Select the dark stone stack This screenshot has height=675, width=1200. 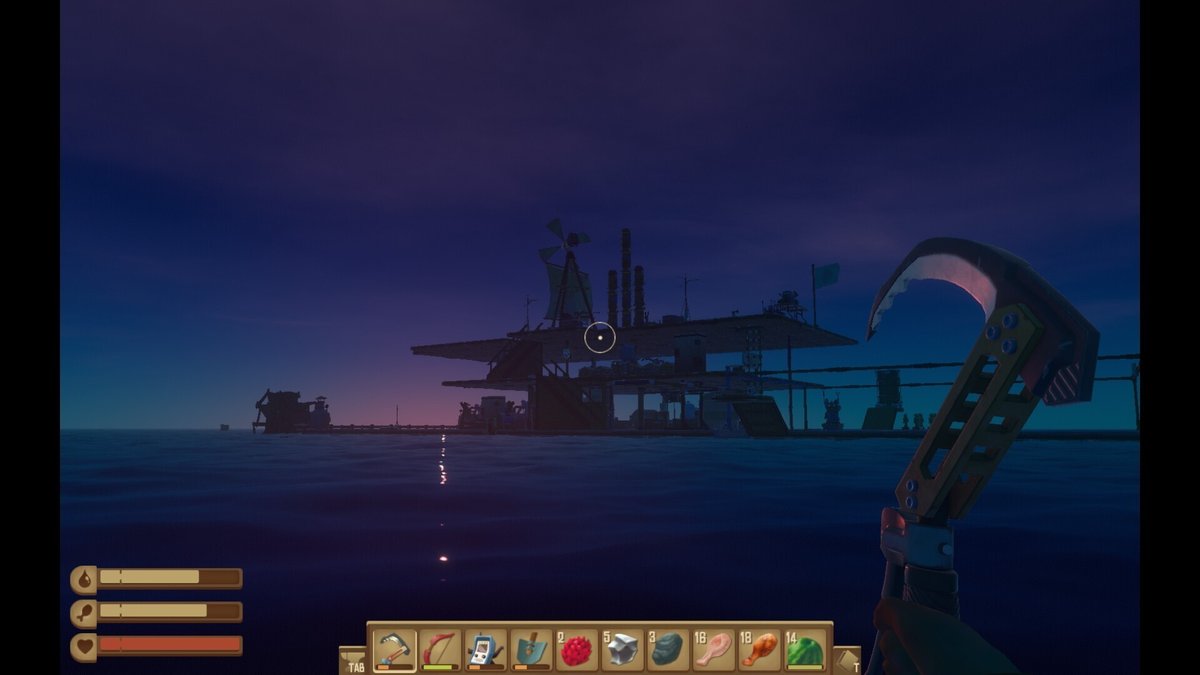tap(668, 650)
